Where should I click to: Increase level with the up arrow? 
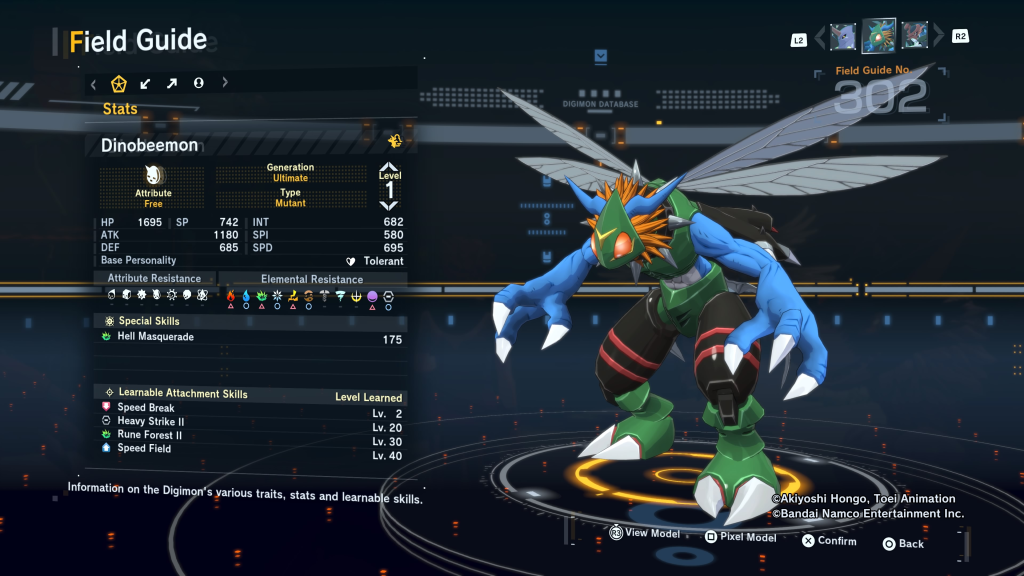pos(389,170)
